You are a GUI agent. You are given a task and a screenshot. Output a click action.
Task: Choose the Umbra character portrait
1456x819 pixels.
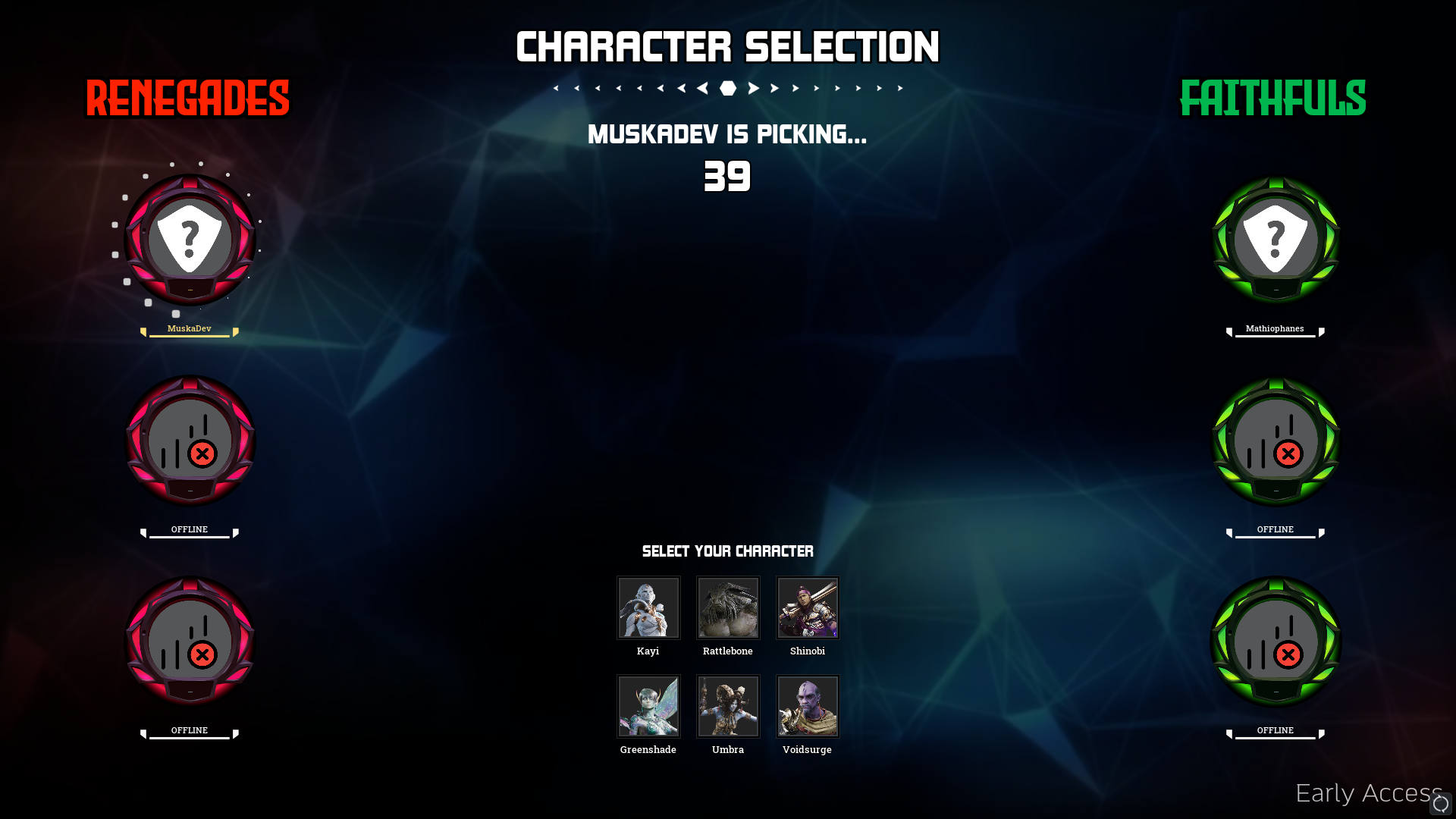[x=728, y=706]
